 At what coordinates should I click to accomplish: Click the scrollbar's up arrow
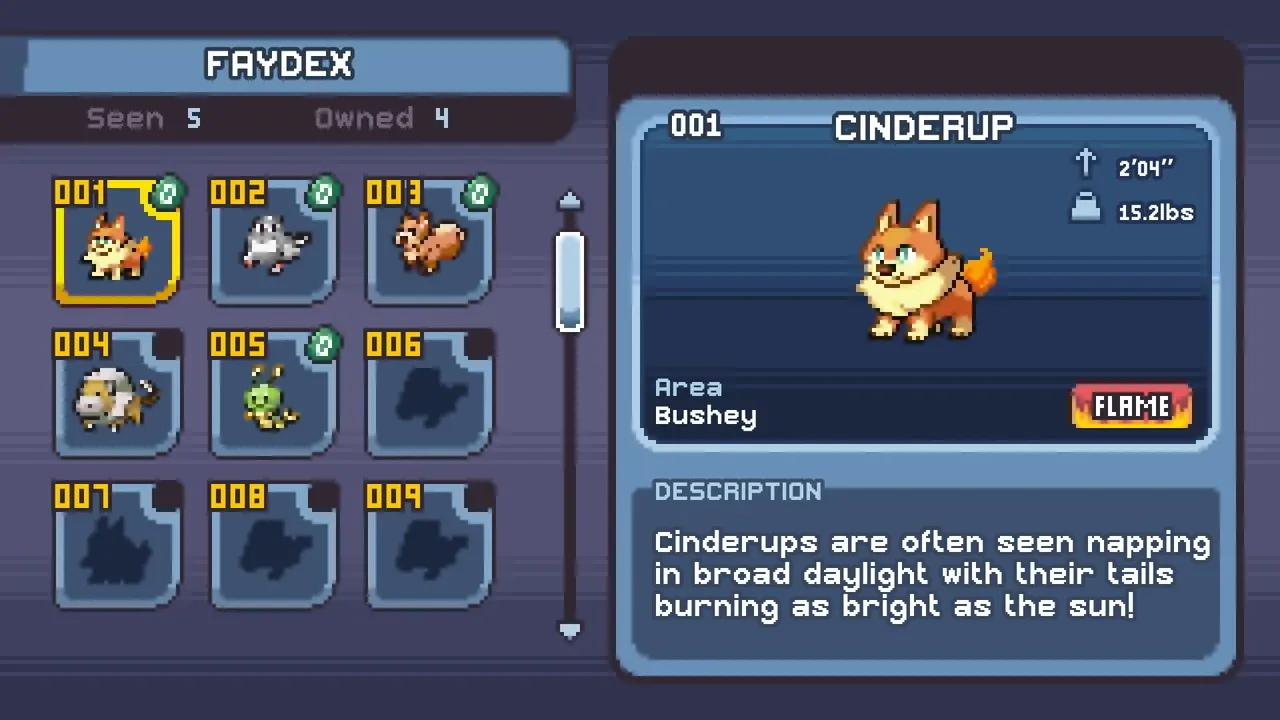tap(570, 201)
